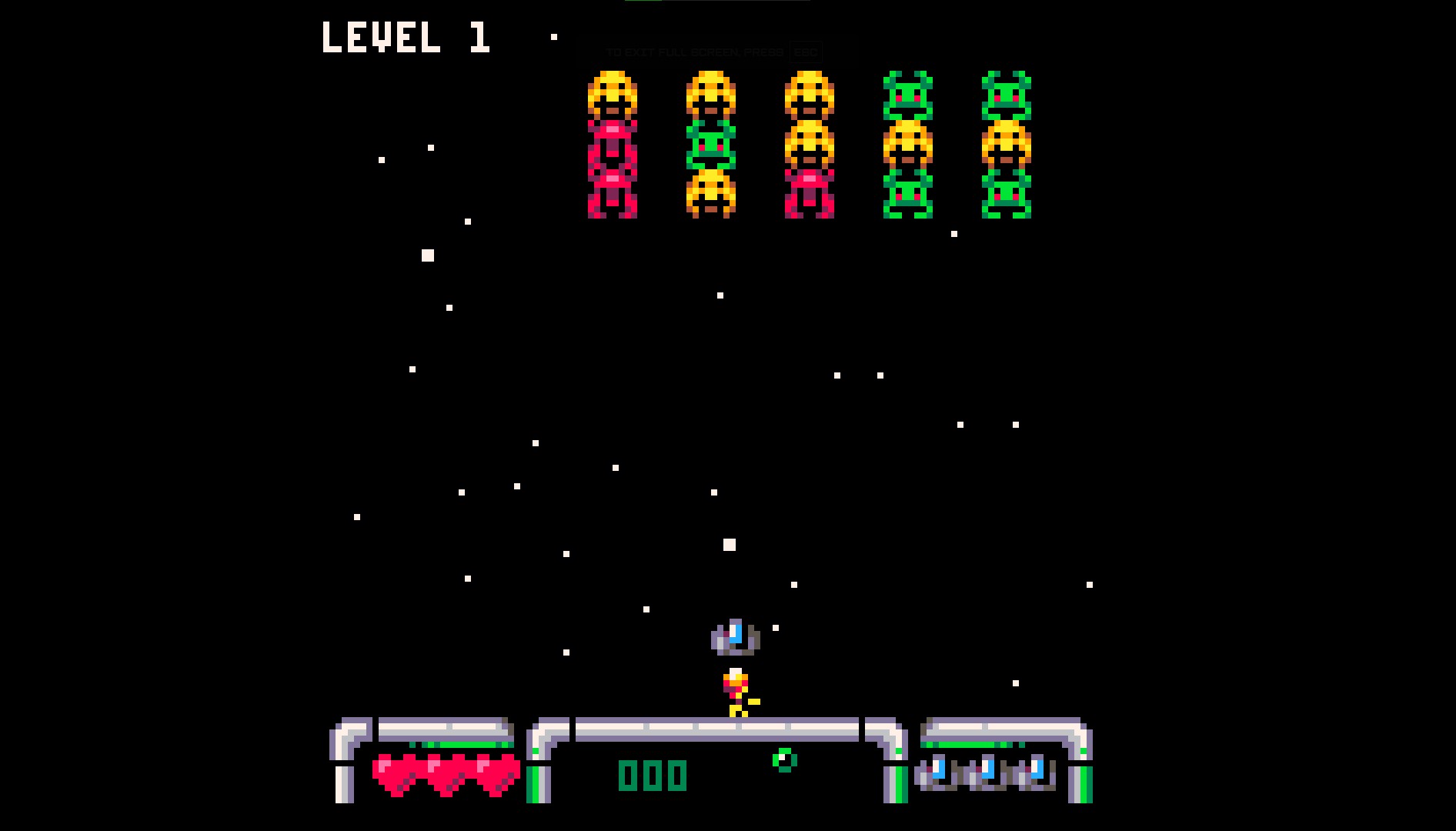
Task: Click the LEVEL 1 heading text
Action: pos(406,38)
